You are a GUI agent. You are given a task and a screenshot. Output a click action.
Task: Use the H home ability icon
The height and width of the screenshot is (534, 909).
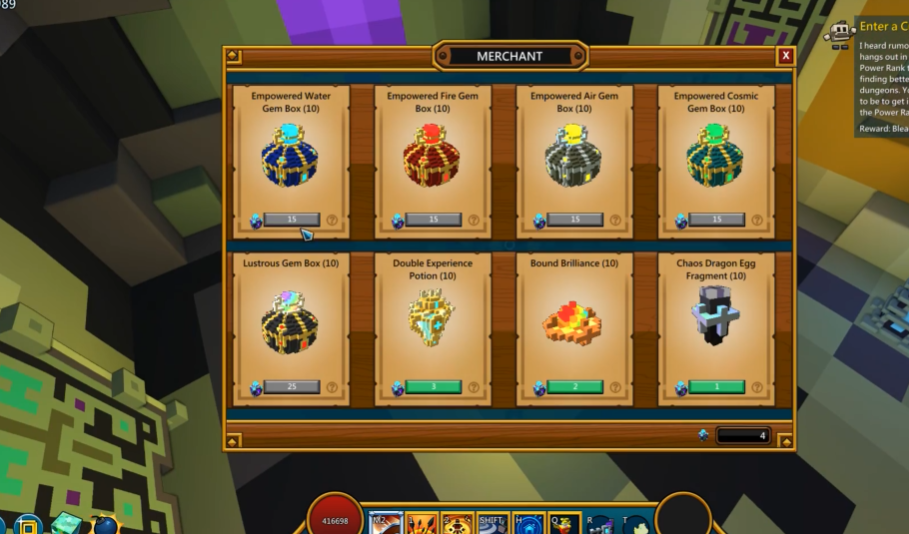528,524
